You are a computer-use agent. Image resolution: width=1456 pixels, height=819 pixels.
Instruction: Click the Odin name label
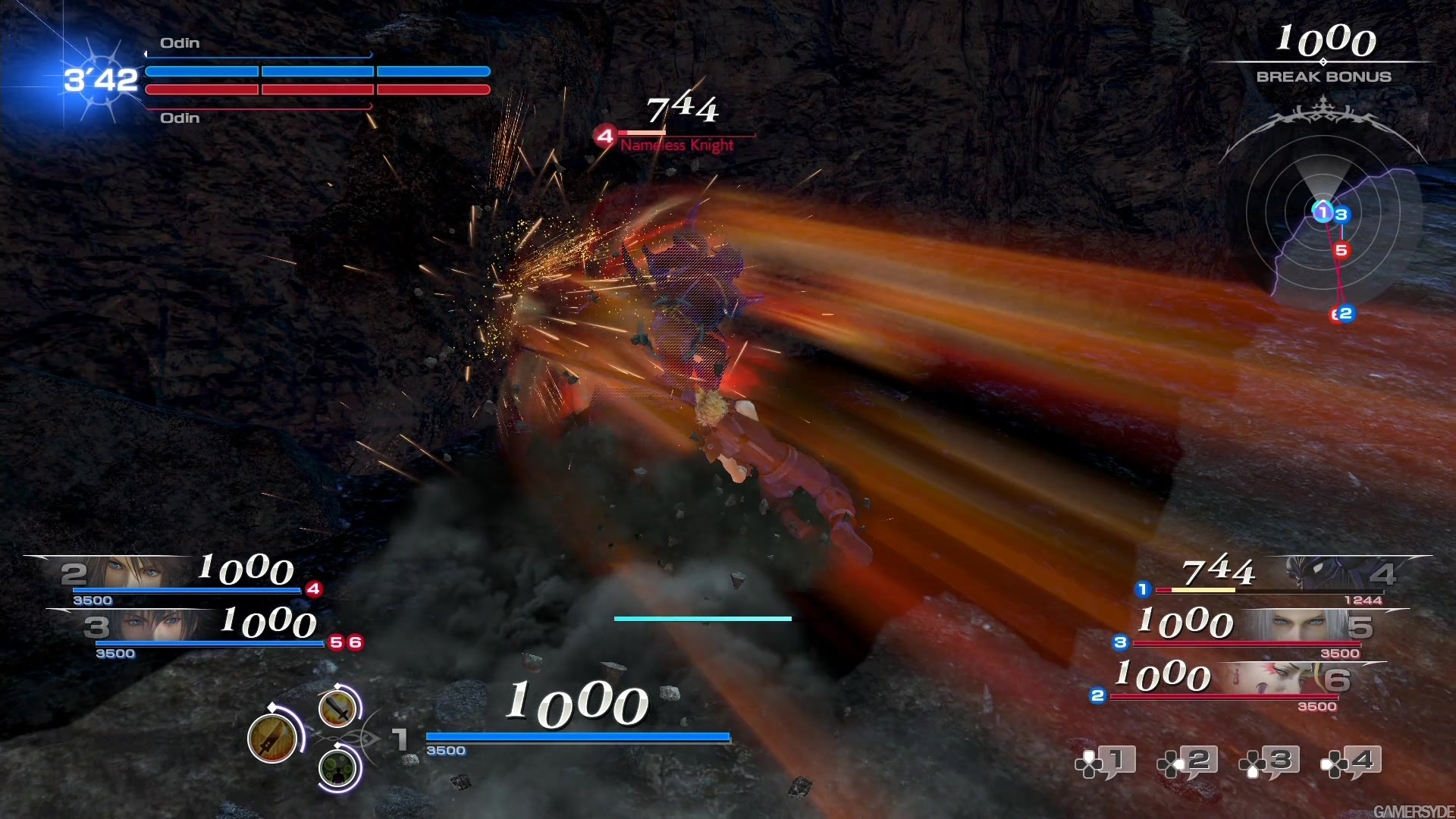[179, 43]
